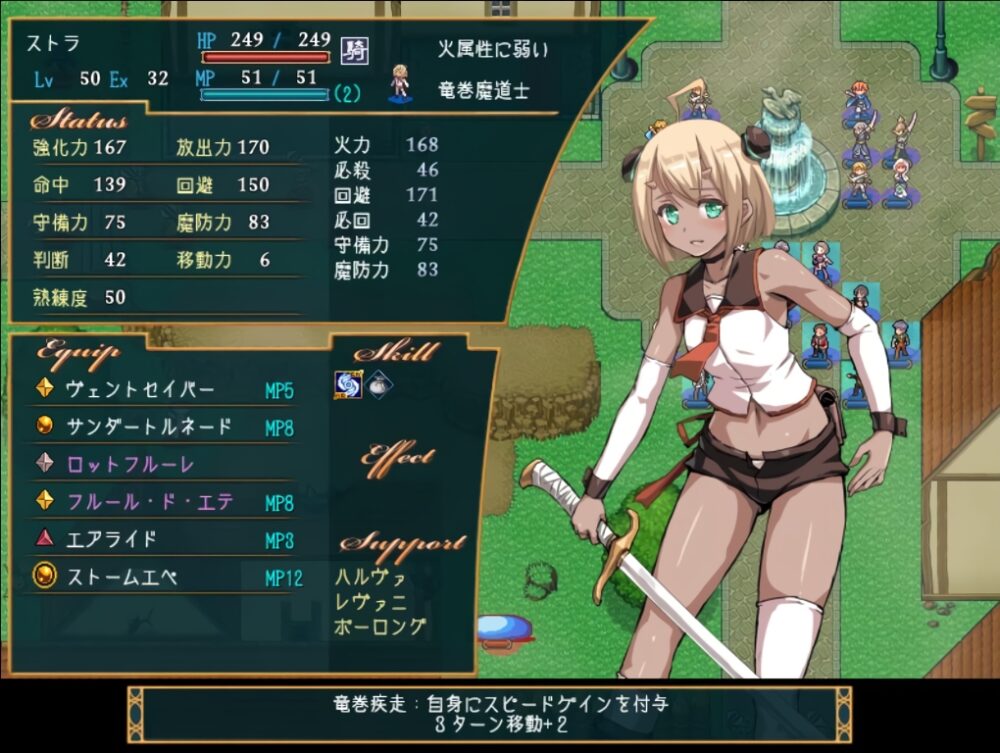
Task: Select support partner ハルヴァ
Action: pyautogui.click(x=371, y=577)
